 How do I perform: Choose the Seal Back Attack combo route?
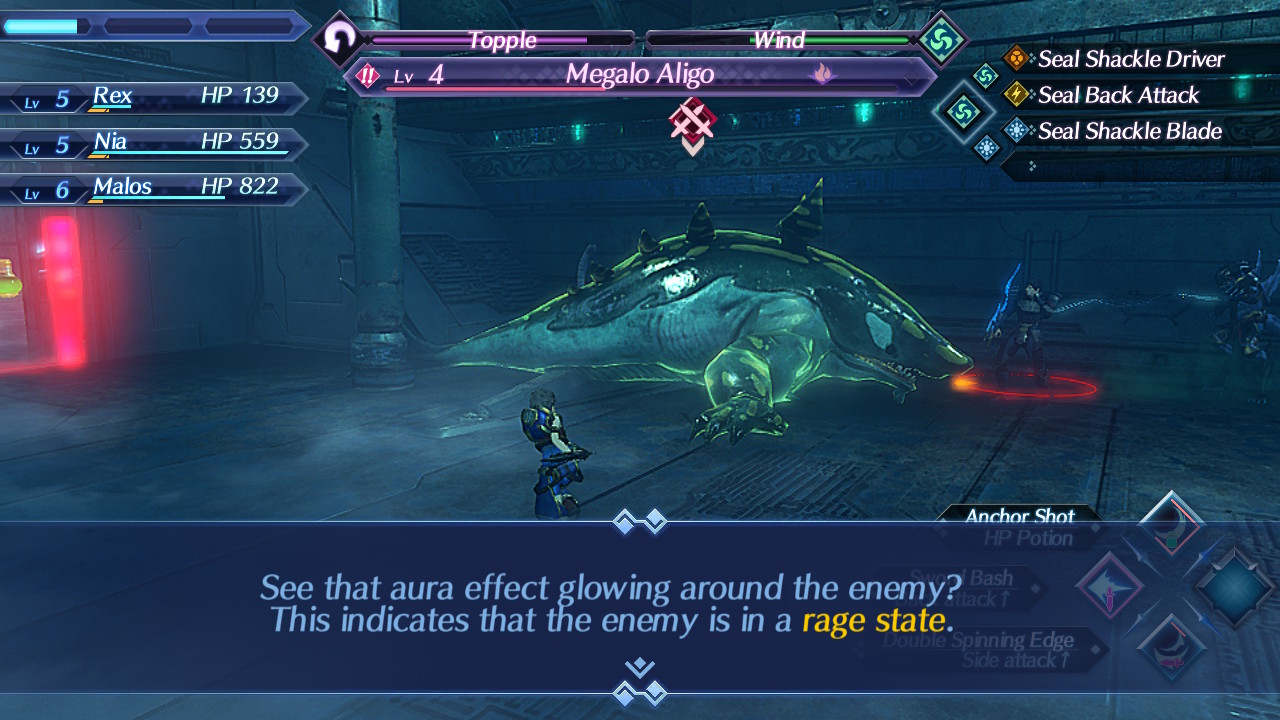pos(1118,95)
